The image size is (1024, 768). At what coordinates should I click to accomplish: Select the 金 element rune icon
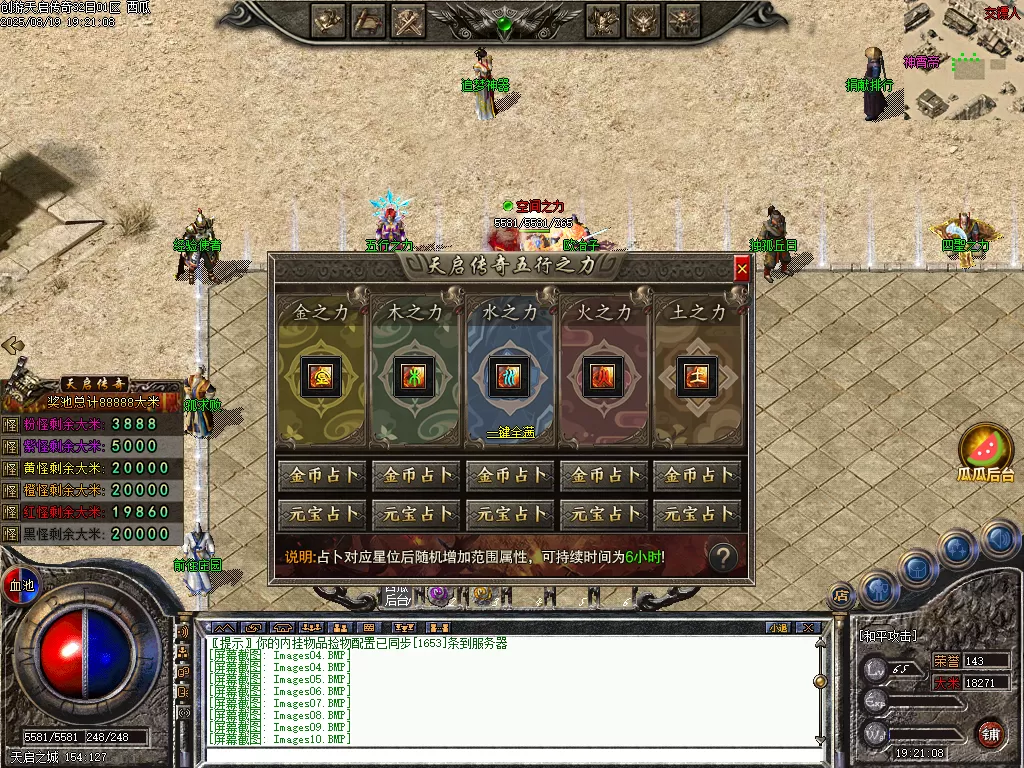pyautogui.click(x=323, y=376)
